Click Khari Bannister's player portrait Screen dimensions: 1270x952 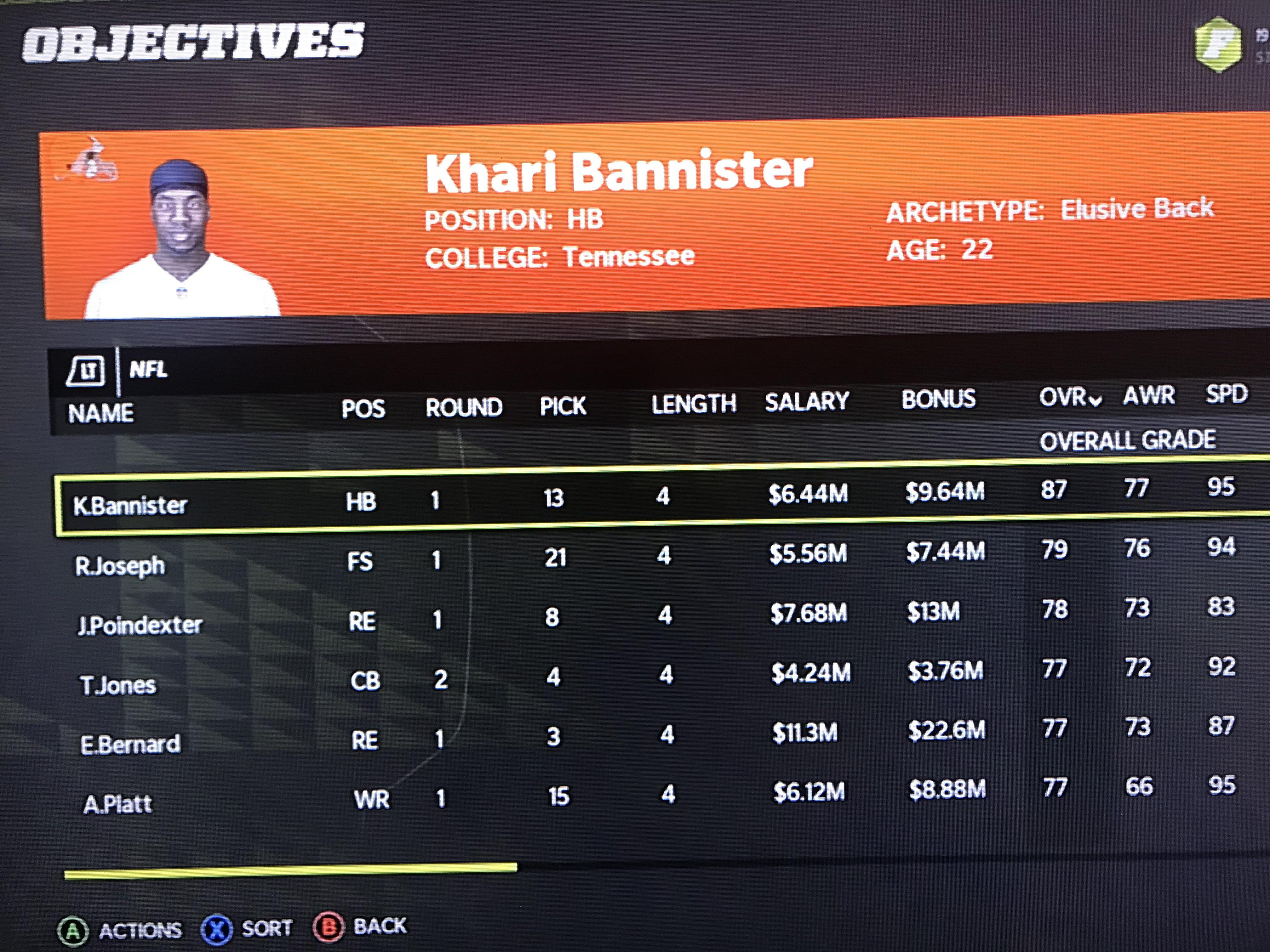coord(178,229)
